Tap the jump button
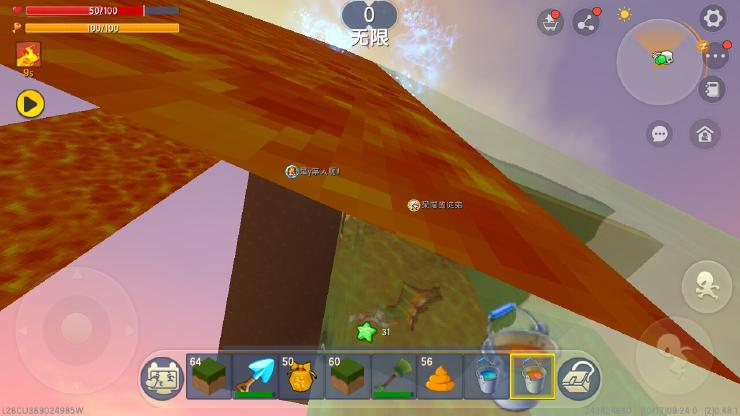The image size is (740, 416). pyautogui.click(x=707, y=286)
